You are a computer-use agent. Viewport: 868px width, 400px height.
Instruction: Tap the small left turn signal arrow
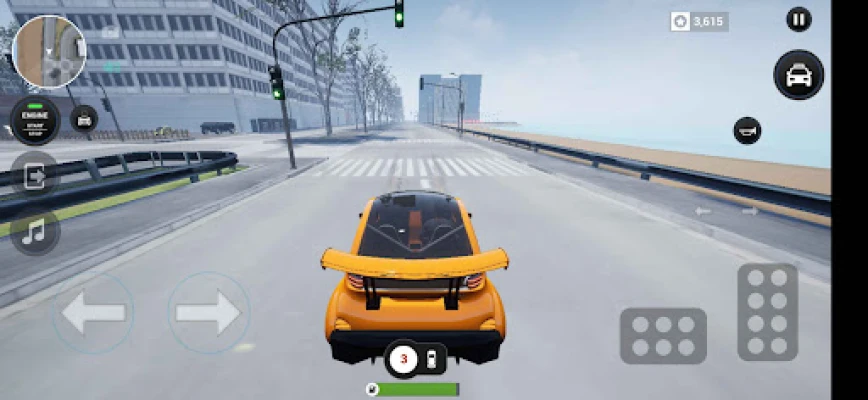[703, 211]
